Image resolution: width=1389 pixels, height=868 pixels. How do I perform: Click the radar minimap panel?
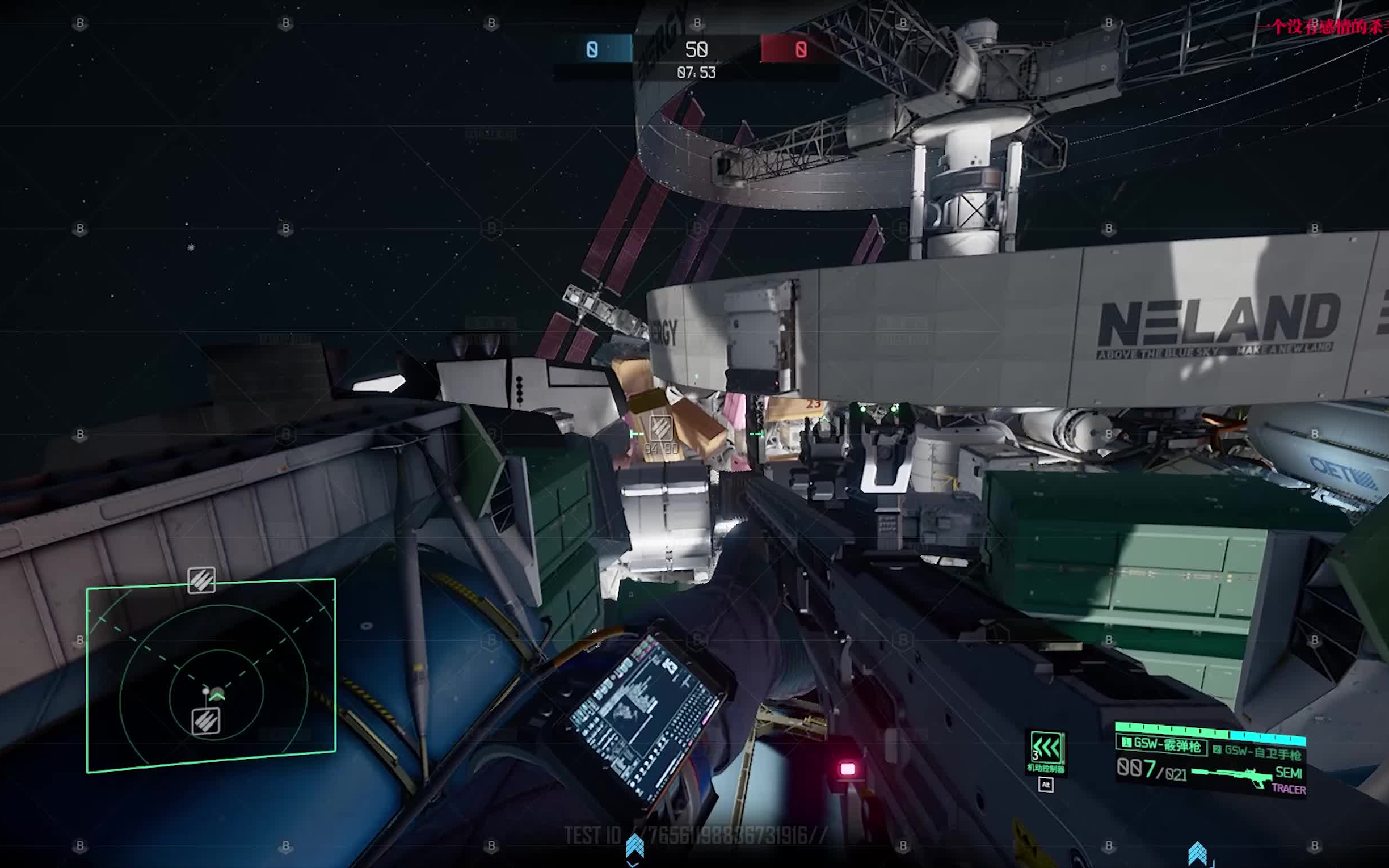coord(211,676)
